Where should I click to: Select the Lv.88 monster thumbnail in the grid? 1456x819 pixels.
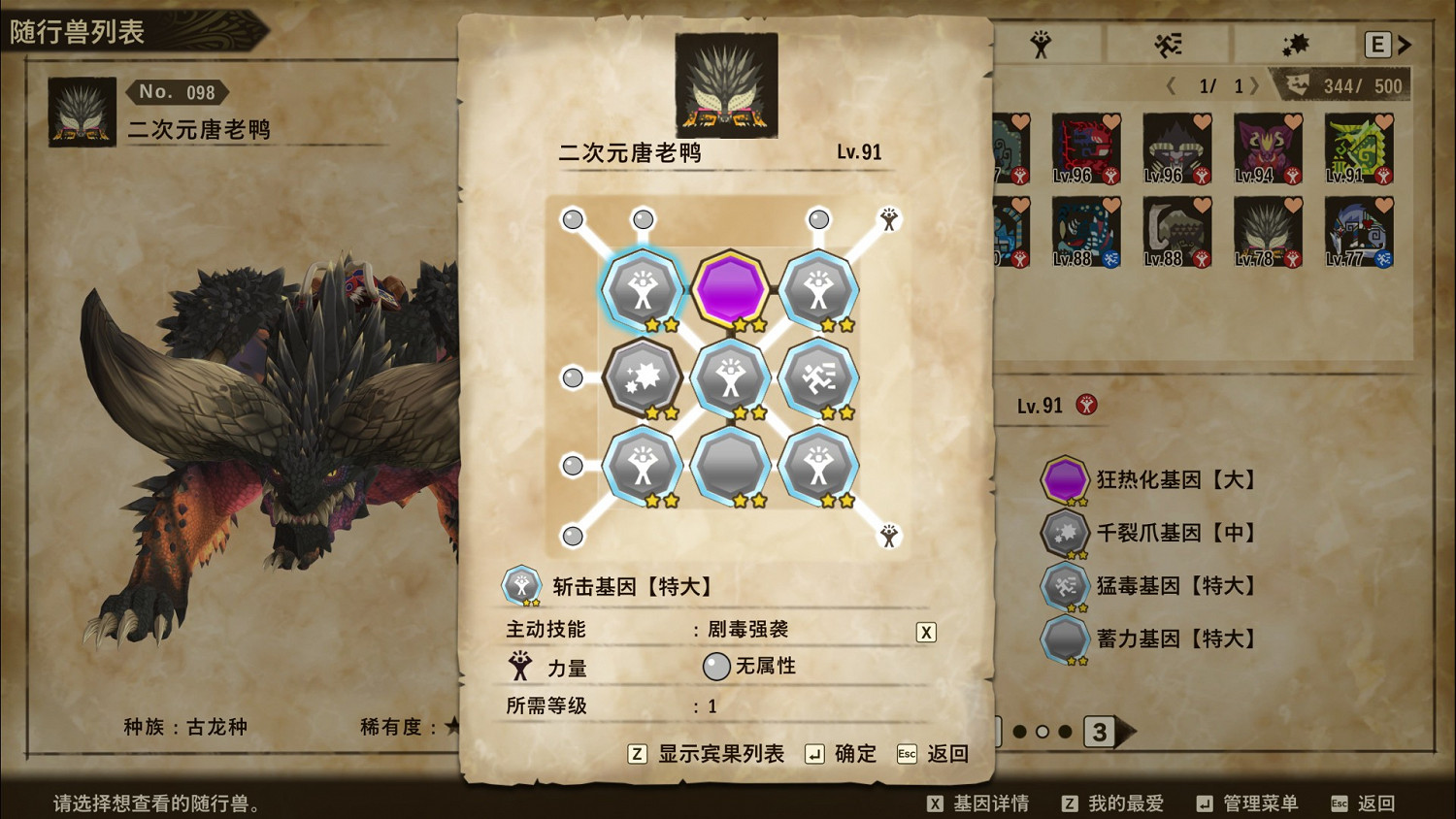click(x=1085, y=231)
